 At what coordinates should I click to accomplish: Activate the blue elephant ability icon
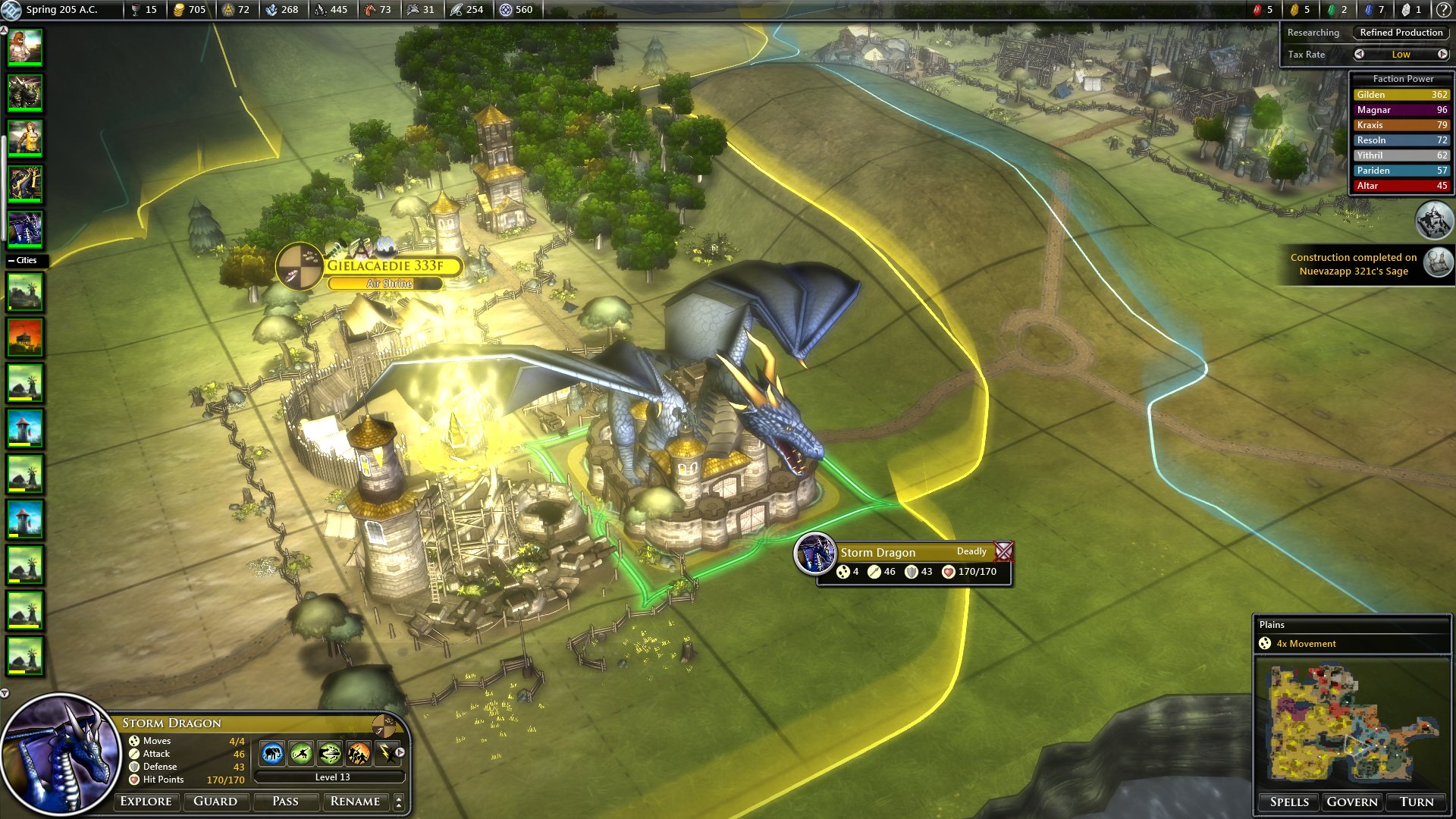point(272,754)
